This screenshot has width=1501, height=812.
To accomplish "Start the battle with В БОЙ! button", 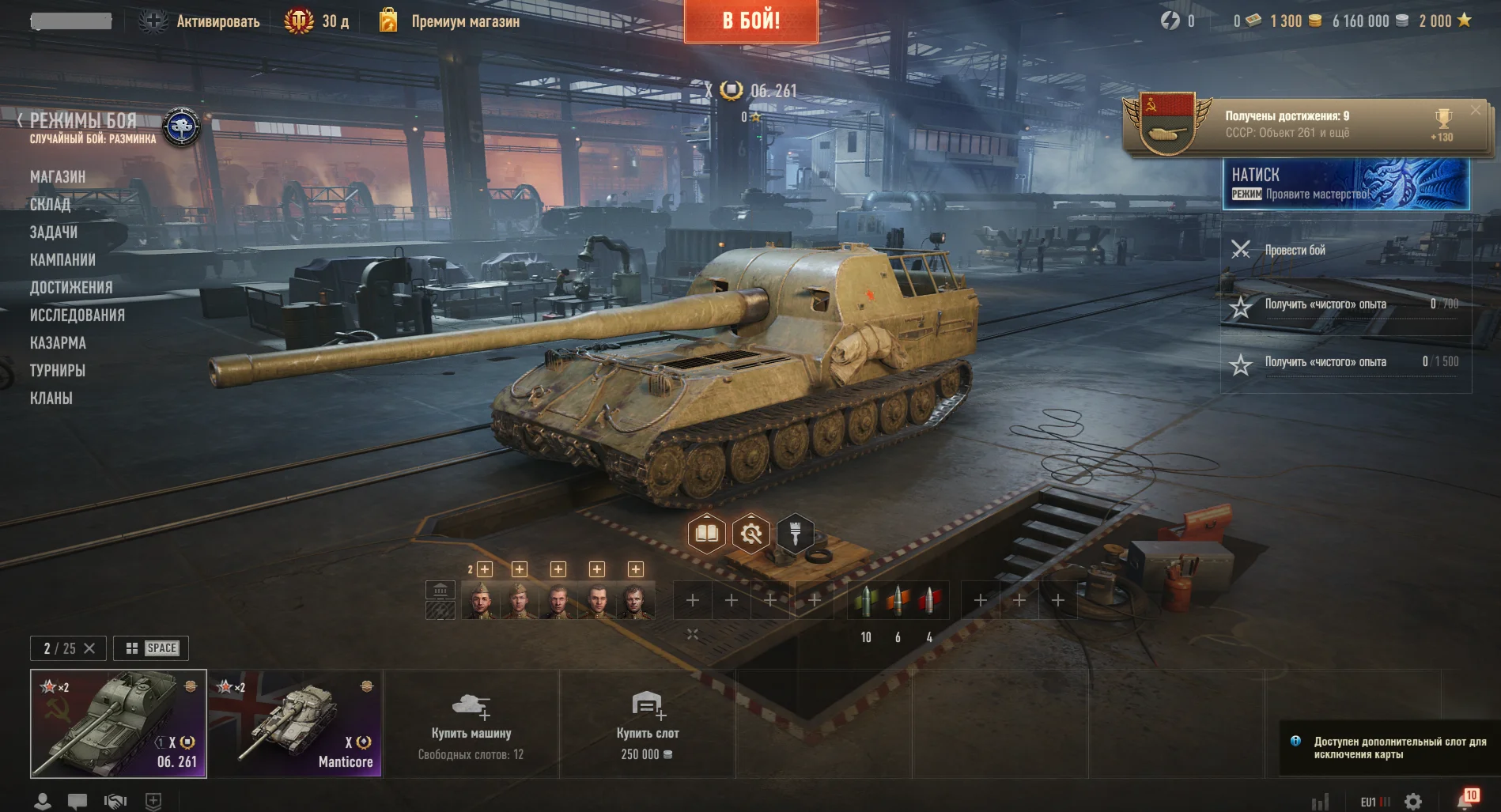I will (750, 21).
